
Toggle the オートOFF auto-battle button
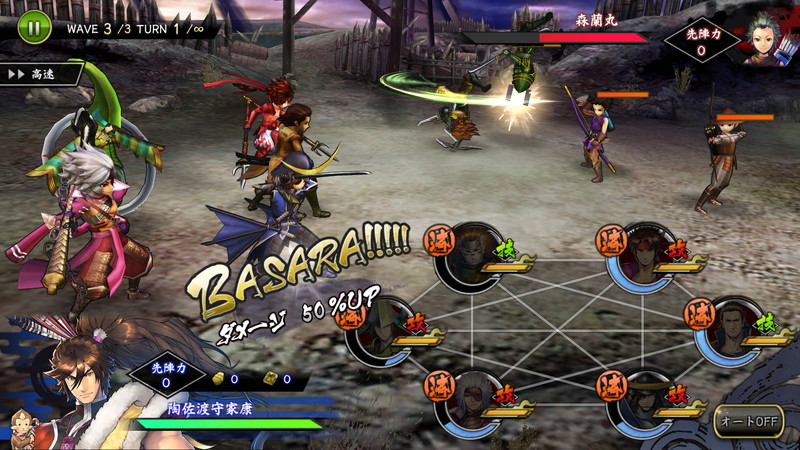point(748,421)
